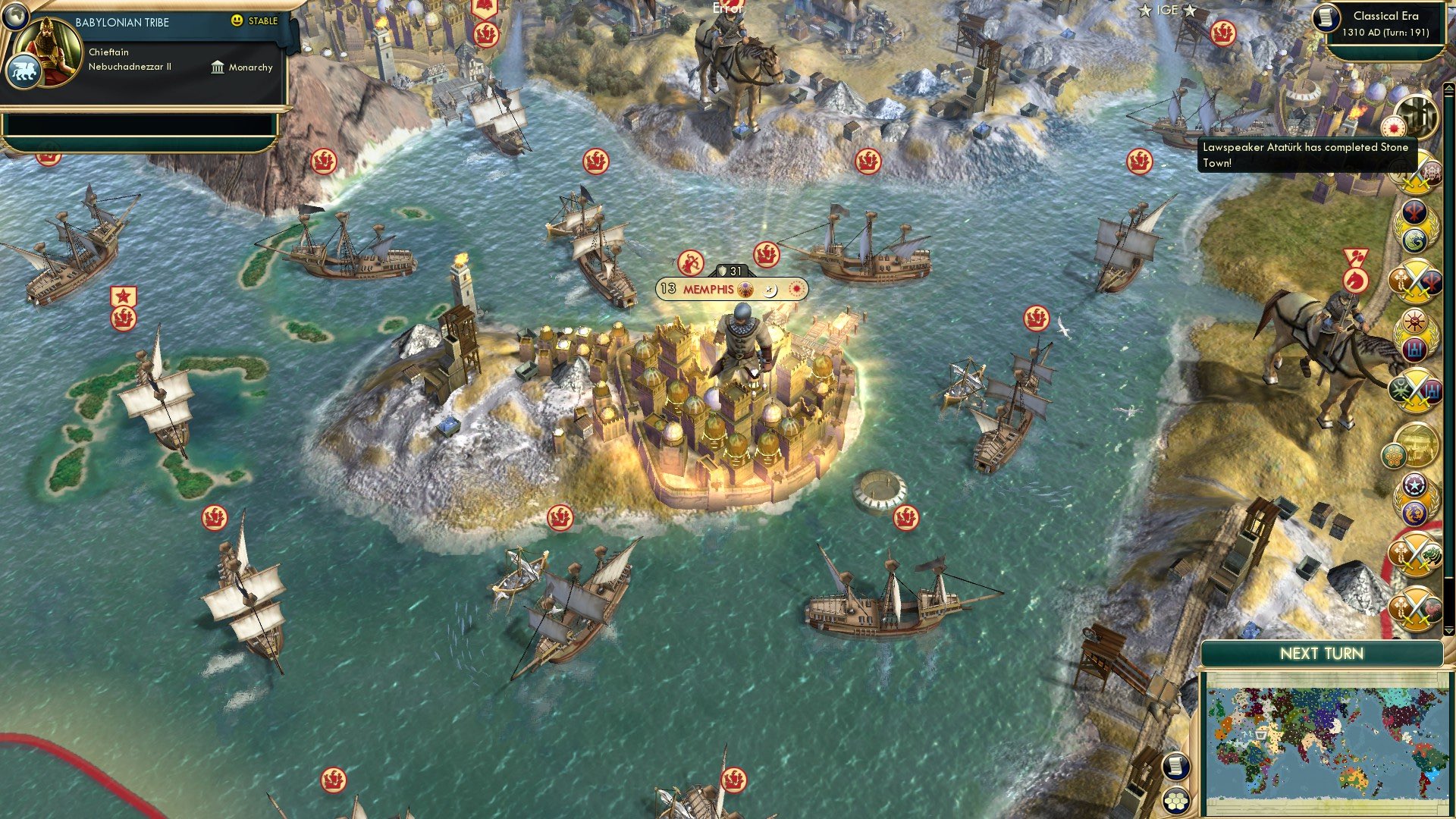Click the sidebar scrollbar up arrow

[1448, 89]
